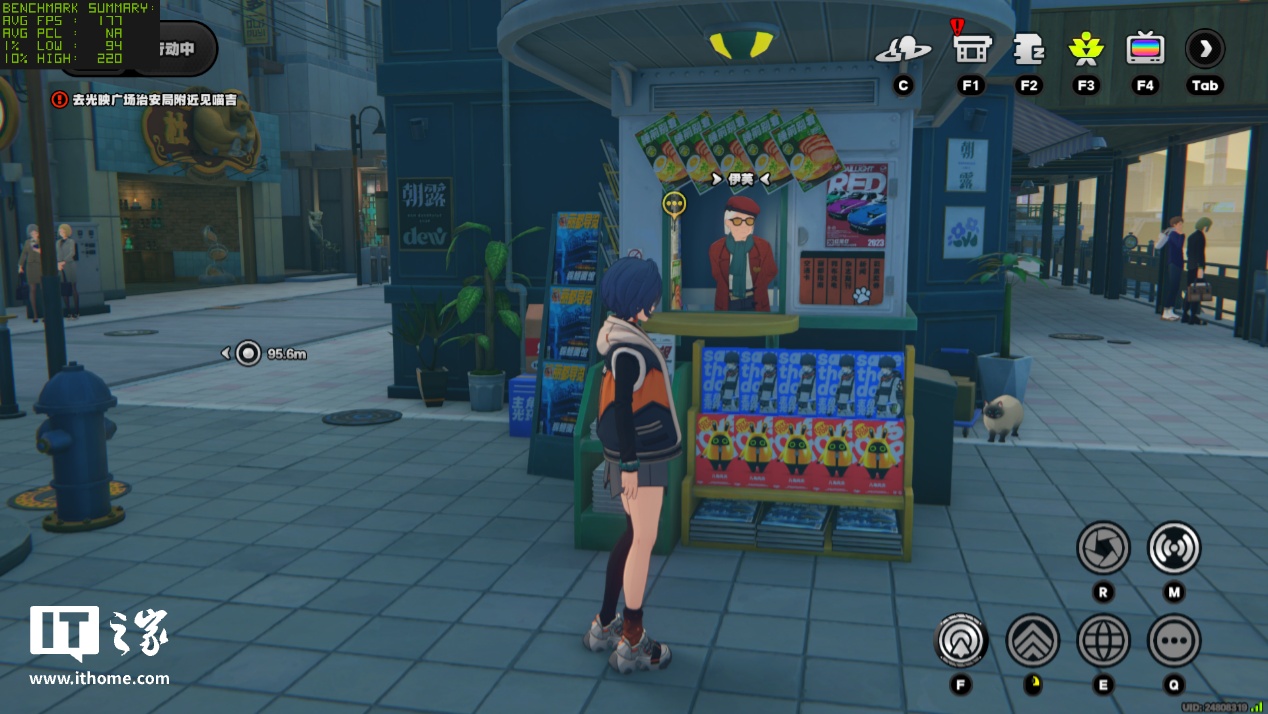The width and height of the screenshot is (1268, 714).
Task: Click the three-dots more options button
Action: coord(1174,640)
